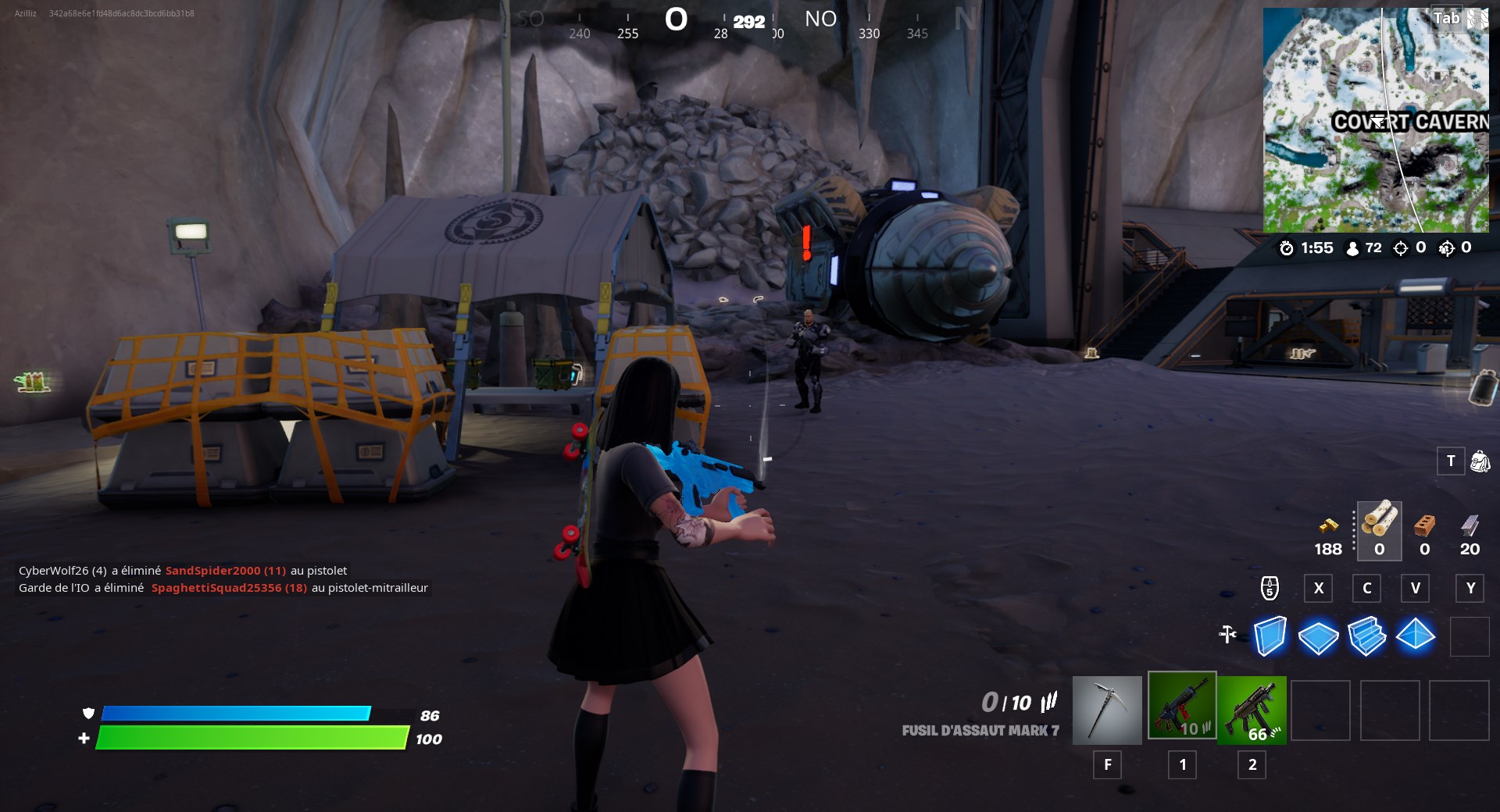The height and width of the screenshot is (812, 1500).
Task: Select the floor build piece icon
Action: click(x=1320, y=636)
